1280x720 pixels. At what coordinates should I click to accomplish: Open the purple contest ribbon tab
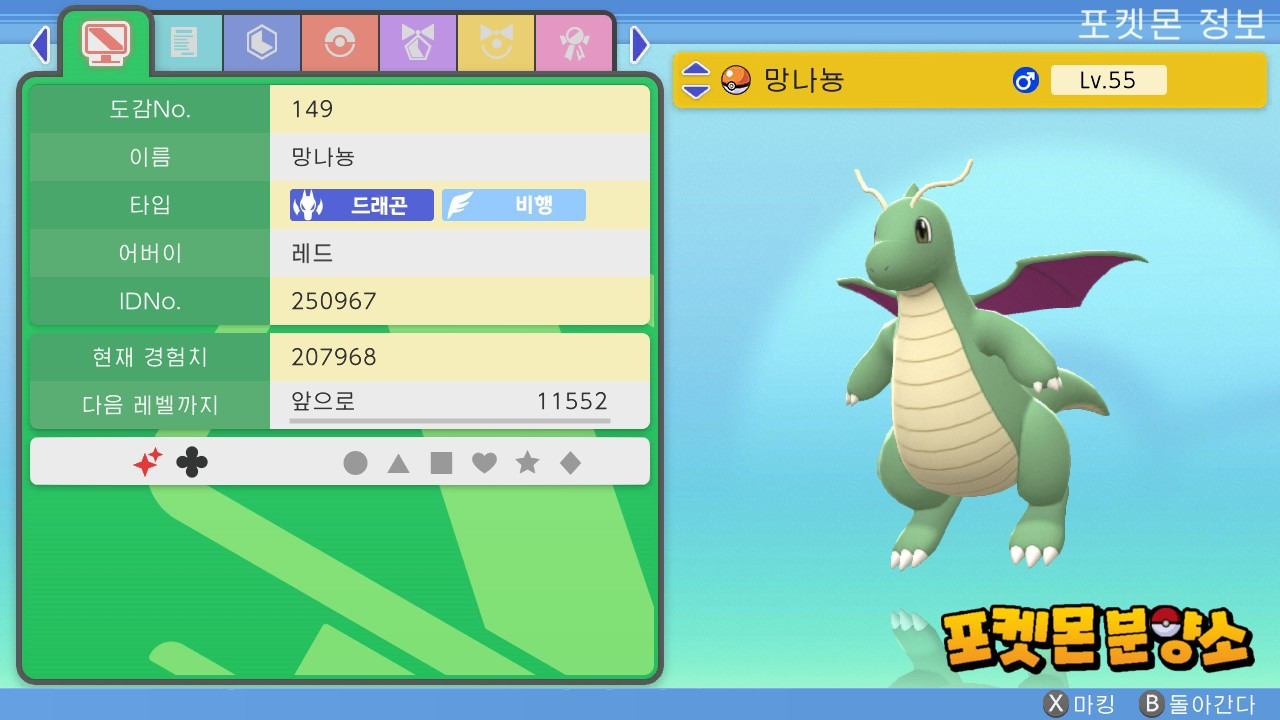tap(418, 43)
